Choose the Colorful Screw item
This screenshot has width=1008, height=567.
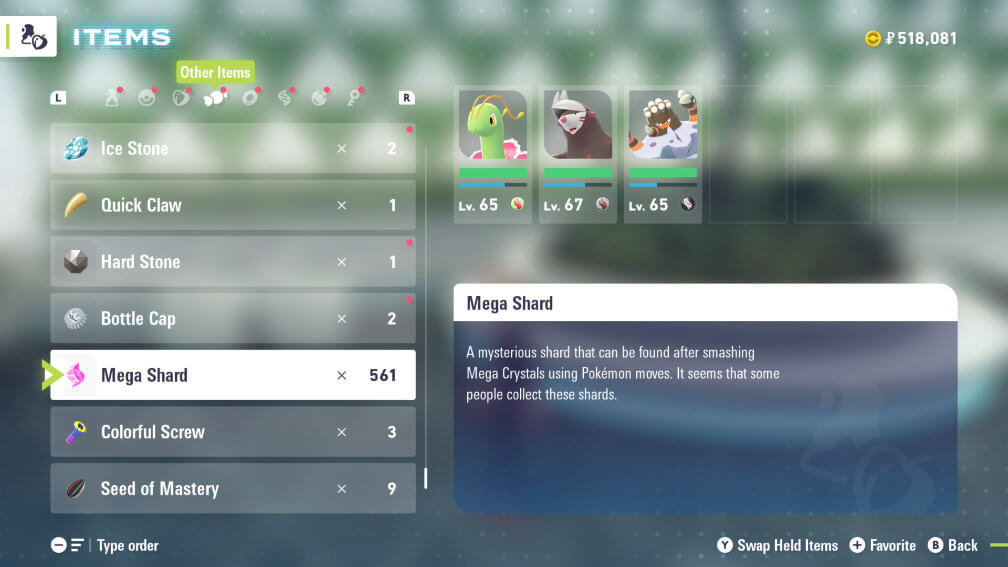coord(232,432)
